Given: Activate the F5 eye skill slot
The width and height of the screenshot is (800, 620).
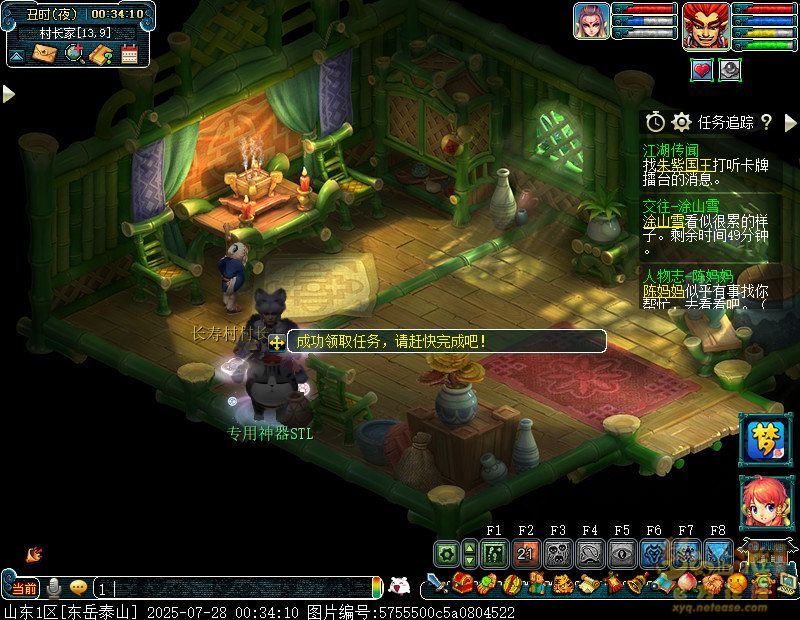Looking at the screenshot, I should (622, 552).
